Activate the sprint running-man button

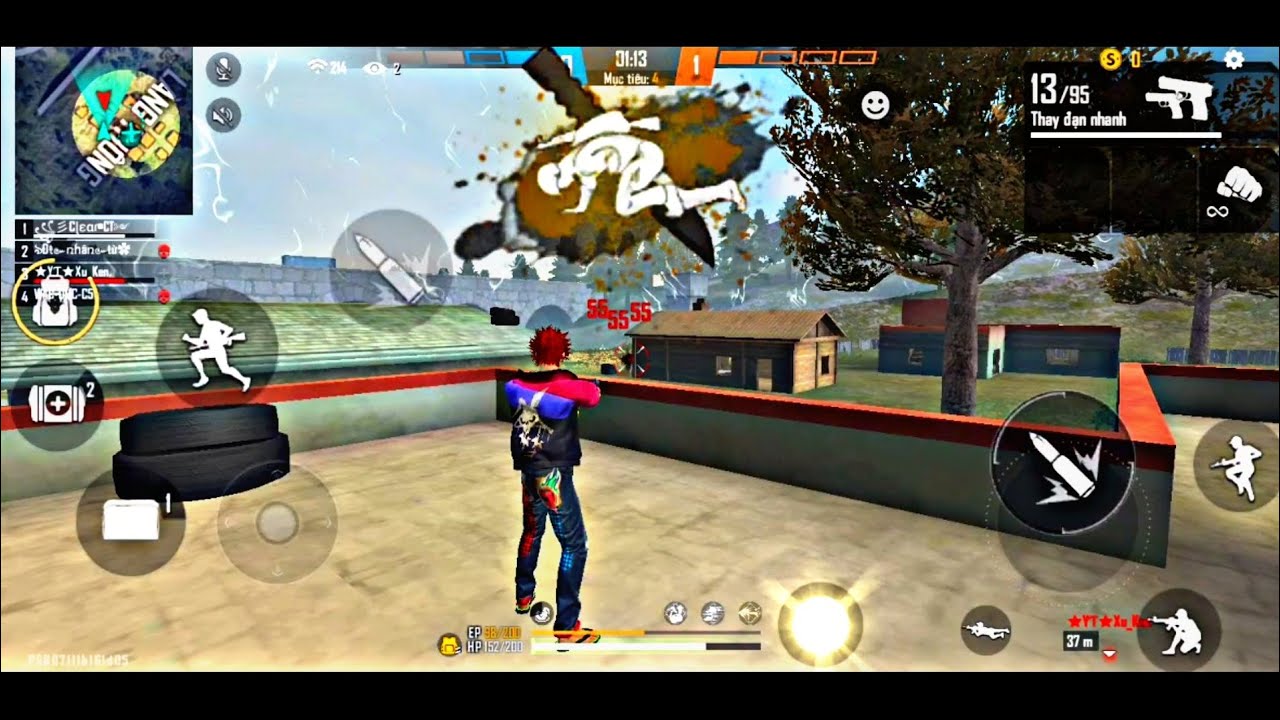pos(216,347)
